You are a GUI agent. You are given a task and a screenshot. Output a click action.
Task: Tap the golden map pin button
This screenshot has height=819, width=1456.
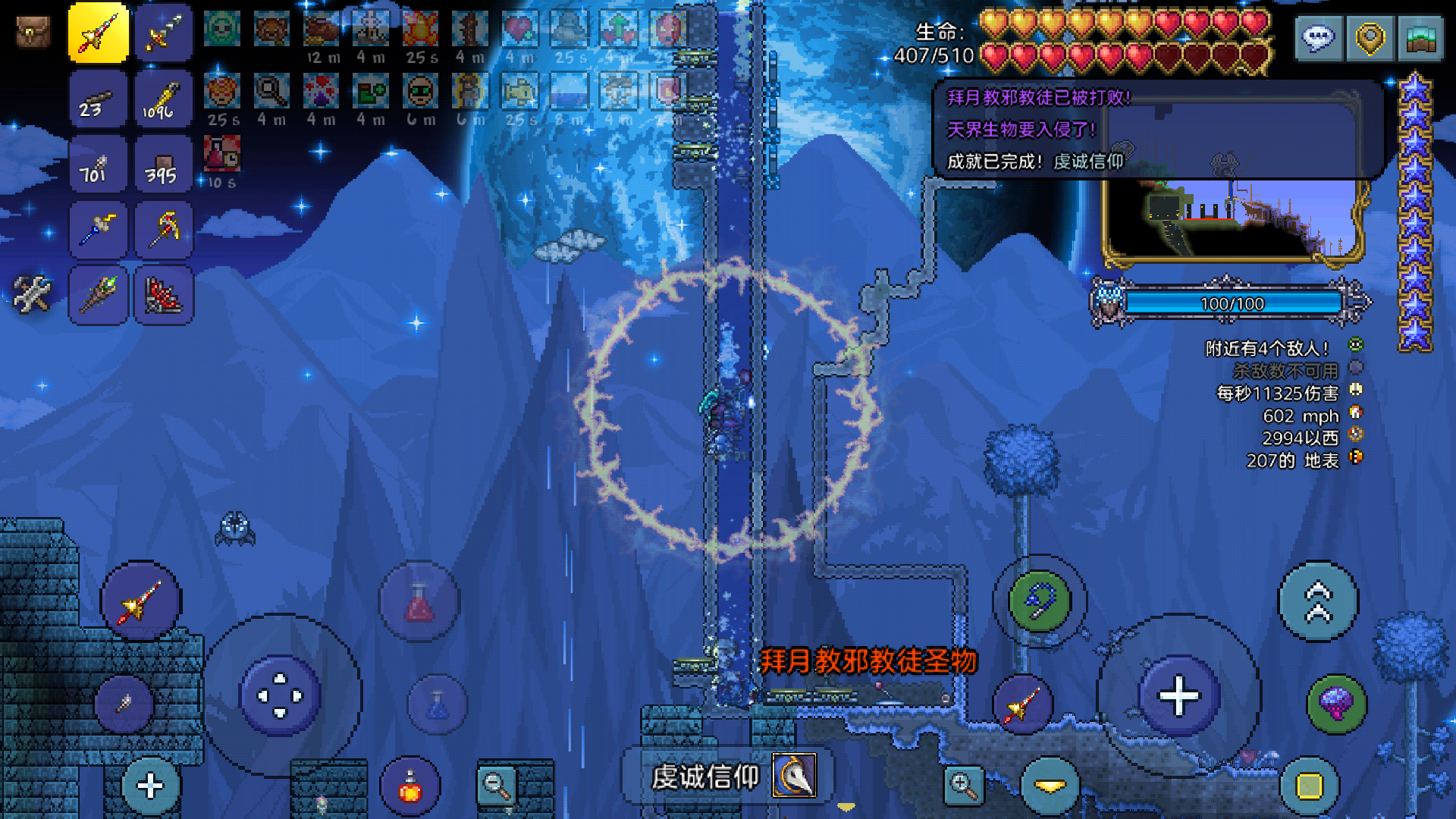(1370, 38)
